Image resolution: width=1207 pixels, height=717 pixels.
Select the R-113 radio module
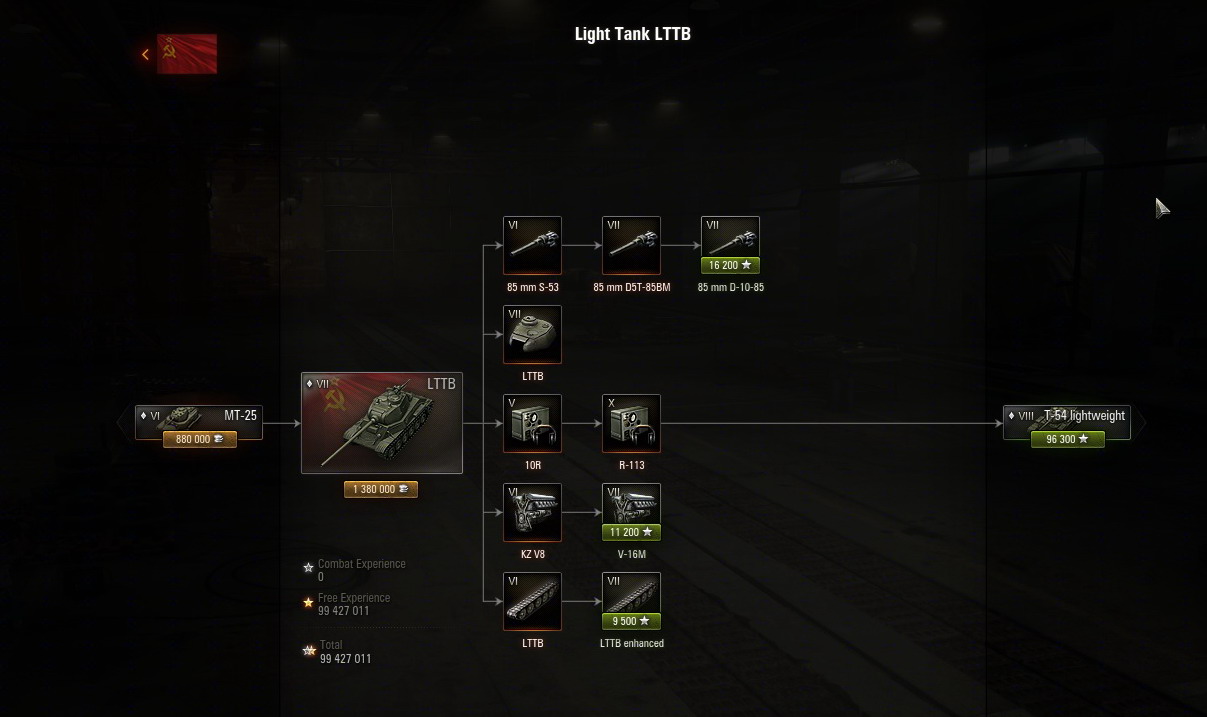[x=631, y=423]
